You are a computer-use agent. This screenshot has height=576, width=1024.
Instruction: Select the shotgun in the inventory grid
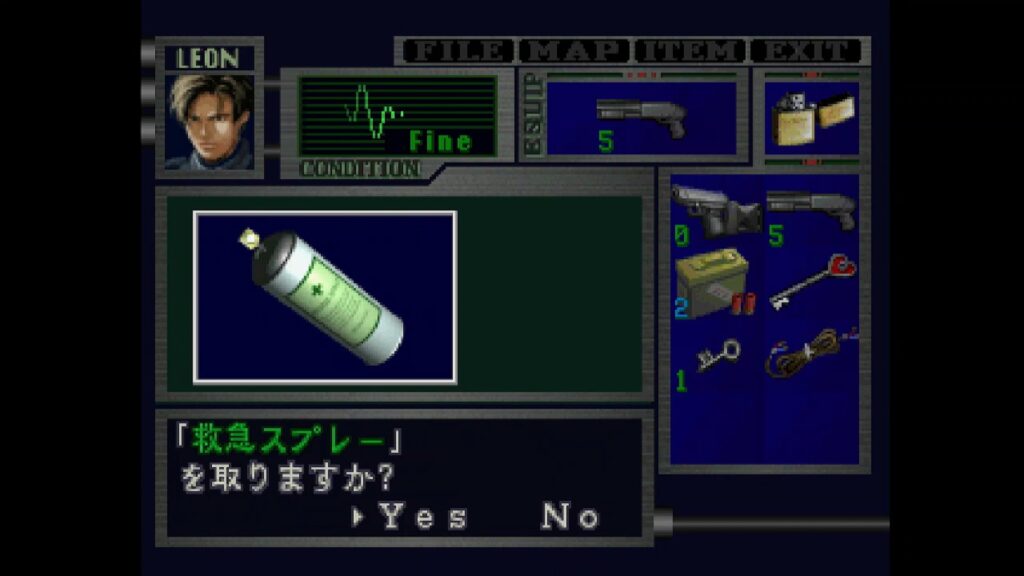(x=811, y=213)
